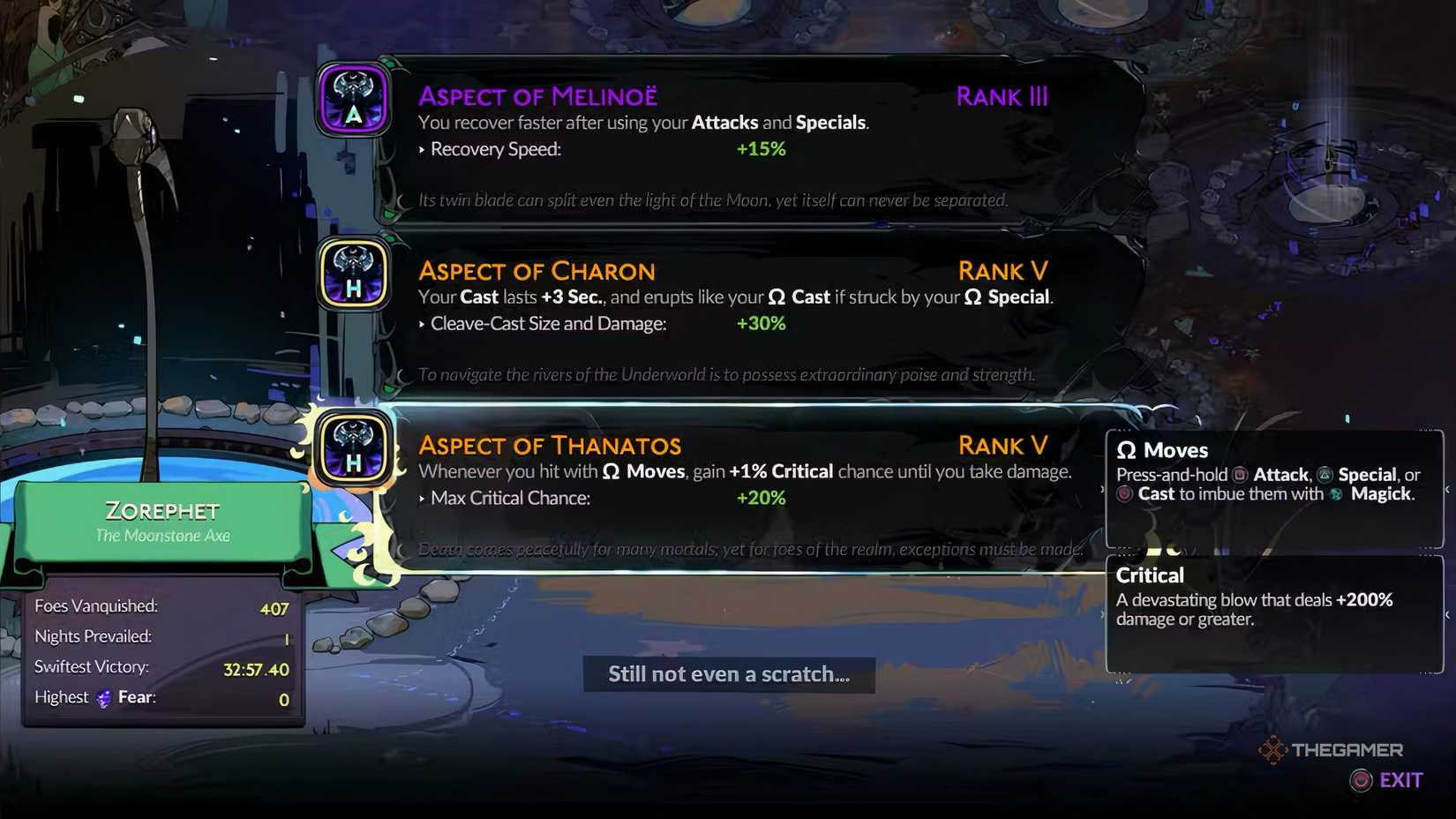The height and width of the screenshot is (819, 1456).
Task: Click the Exit button
Action: click(1400, 780)
